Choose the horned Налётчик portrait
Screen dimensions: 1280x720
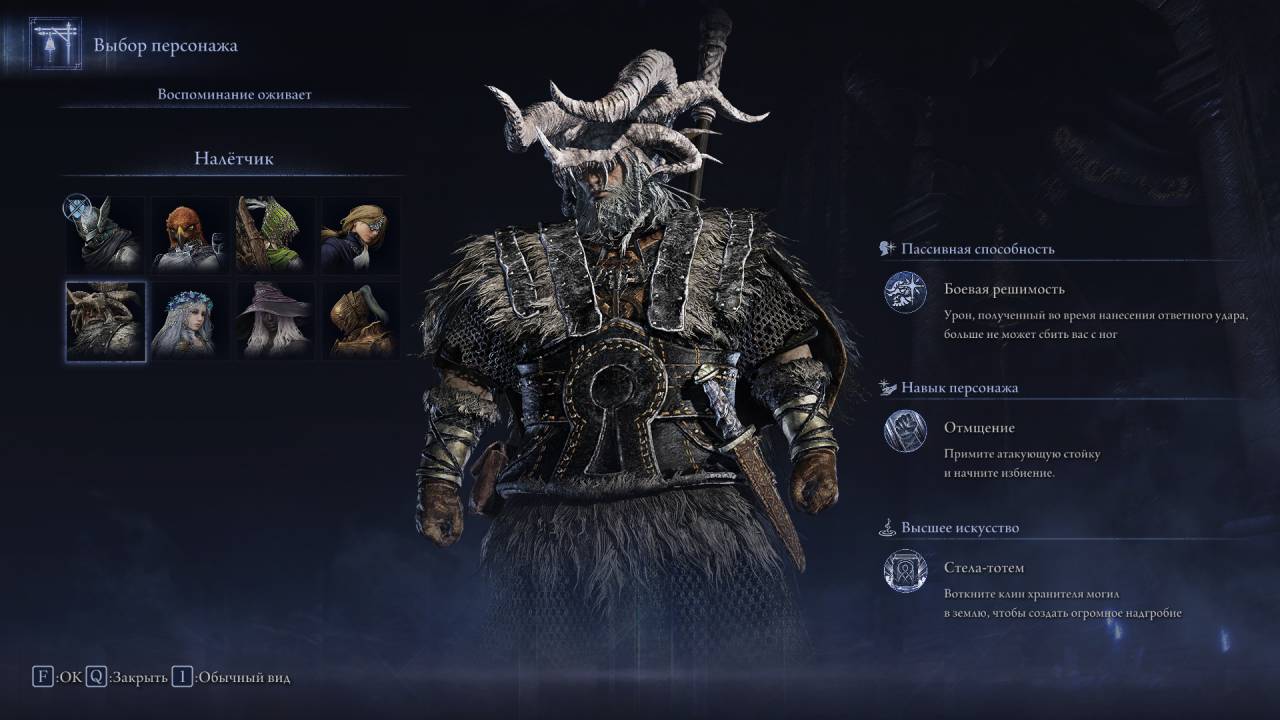[105, 320]
